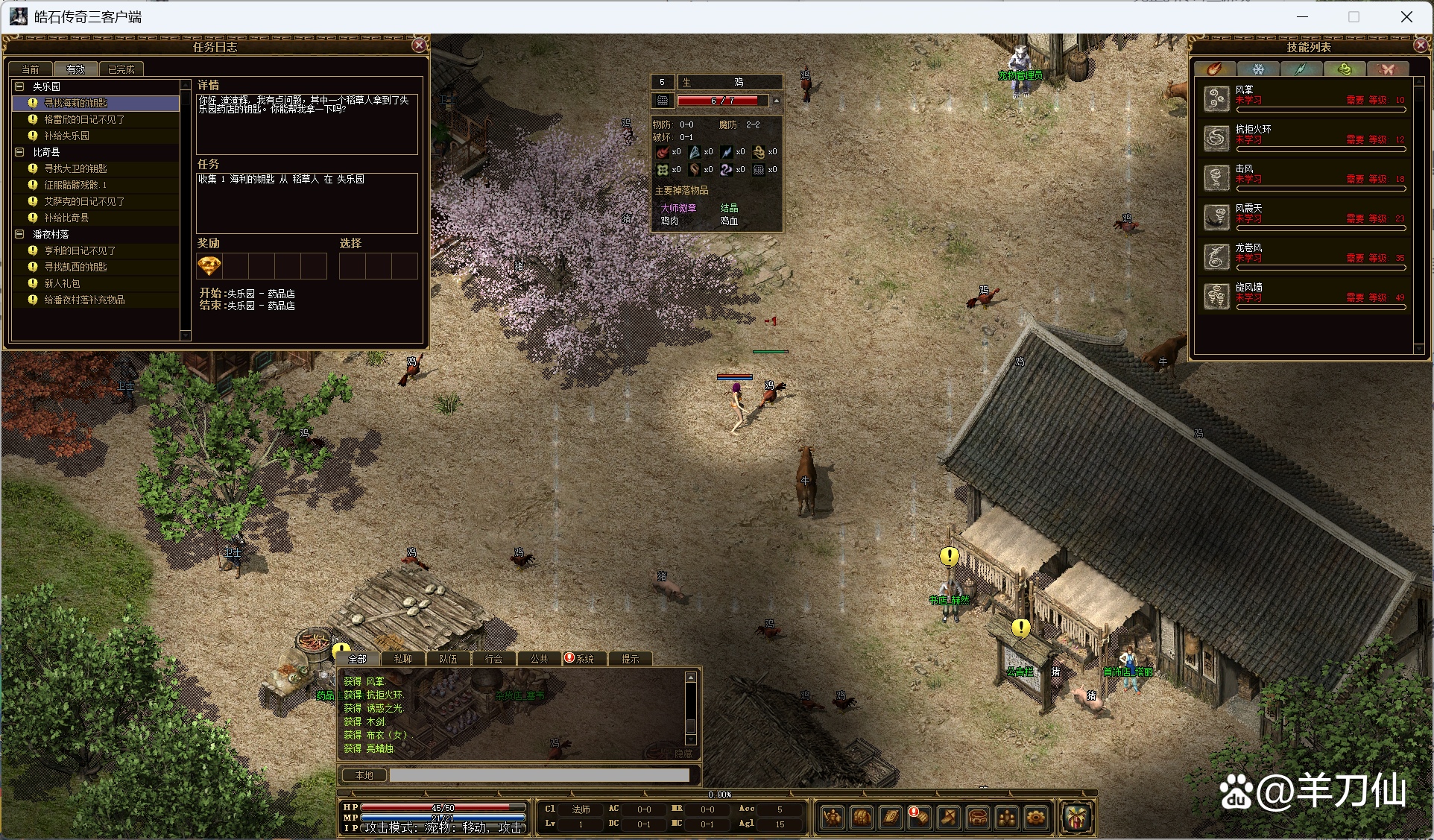The width and height of the screenshot is (1434, 840).
Task: Select the quest 格雷欣的日记不见了
Action: point(84,119)
